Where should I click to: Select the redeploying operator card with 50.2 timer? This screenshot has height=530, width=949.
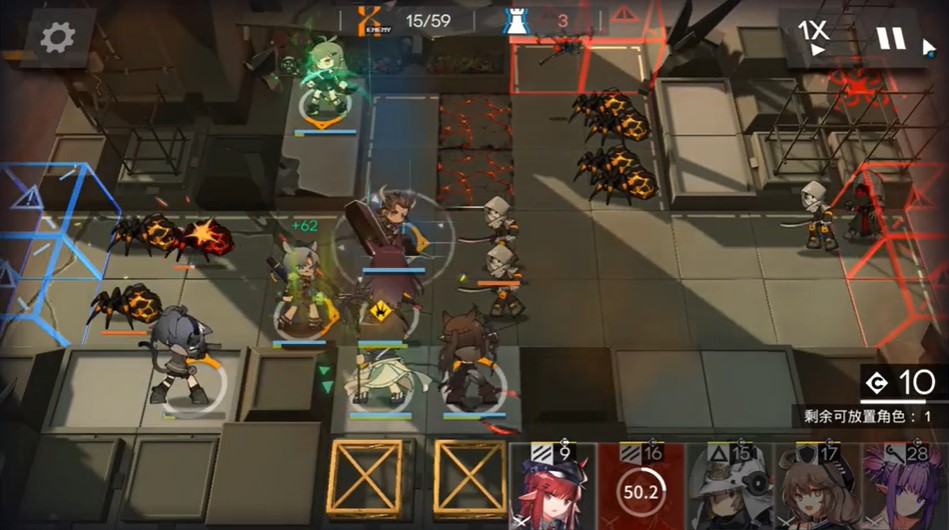click(640, 487)
